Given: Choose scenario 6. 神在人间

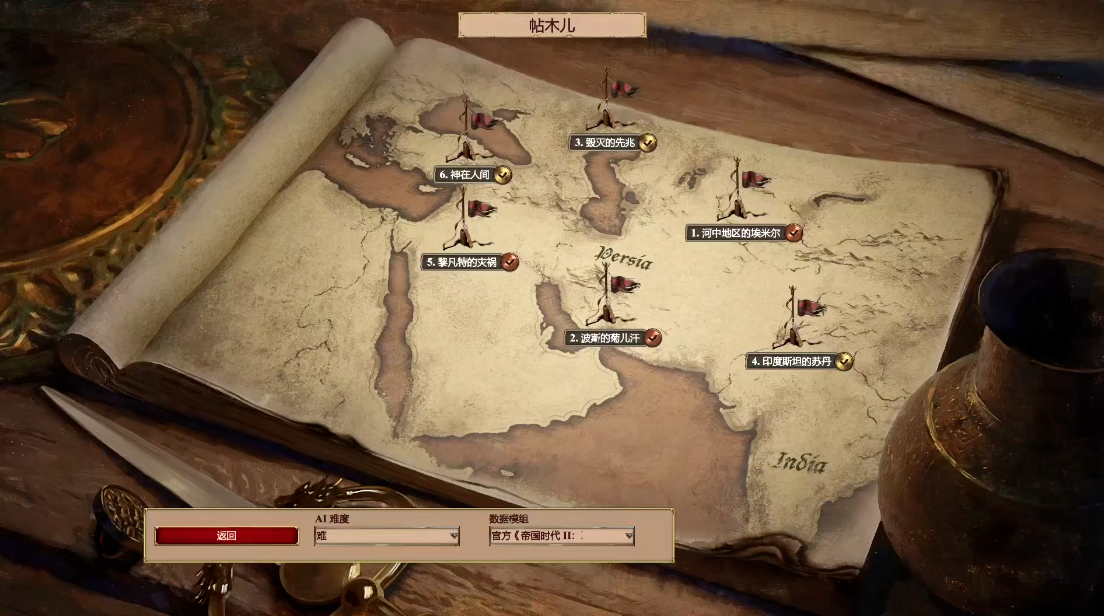Looking at the screenshot, I should click(468, 175).
